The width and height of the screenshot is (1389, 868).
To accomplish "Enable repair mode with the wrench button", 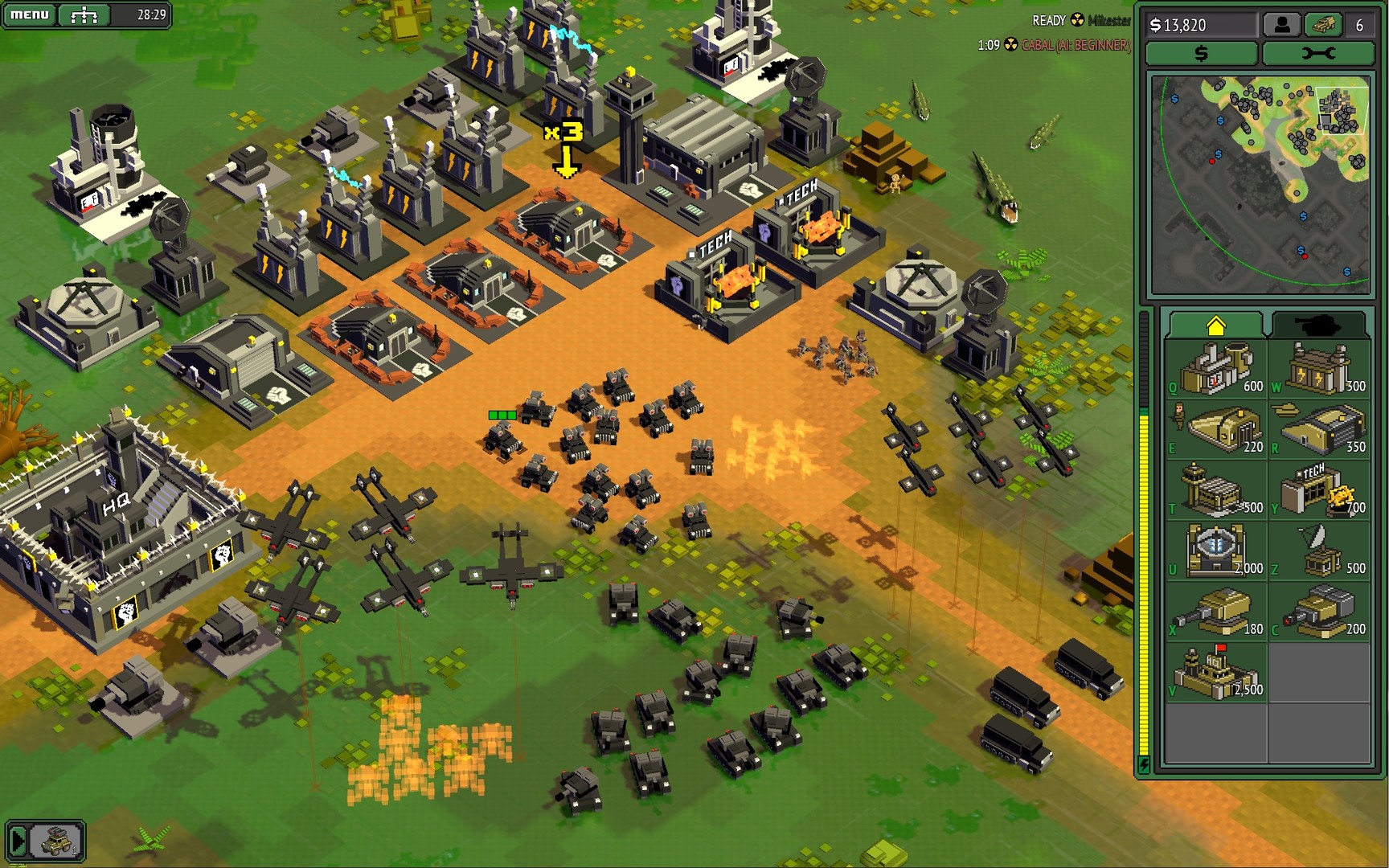I will 1319,53.
